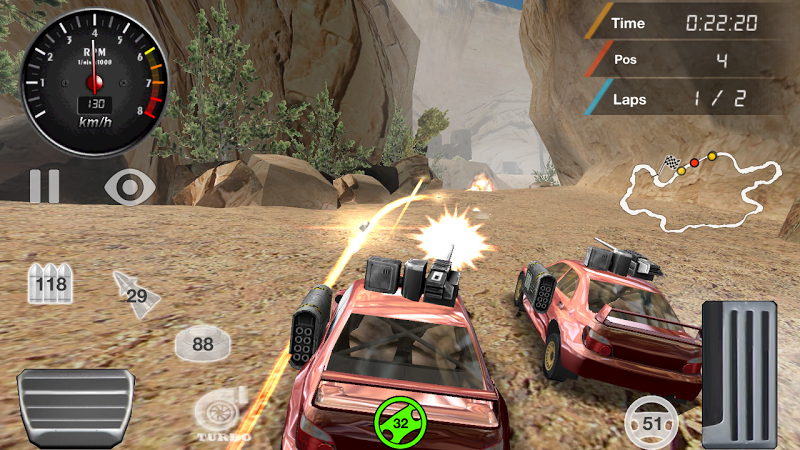Fire the machine gun bullets icon

(50, 285)
